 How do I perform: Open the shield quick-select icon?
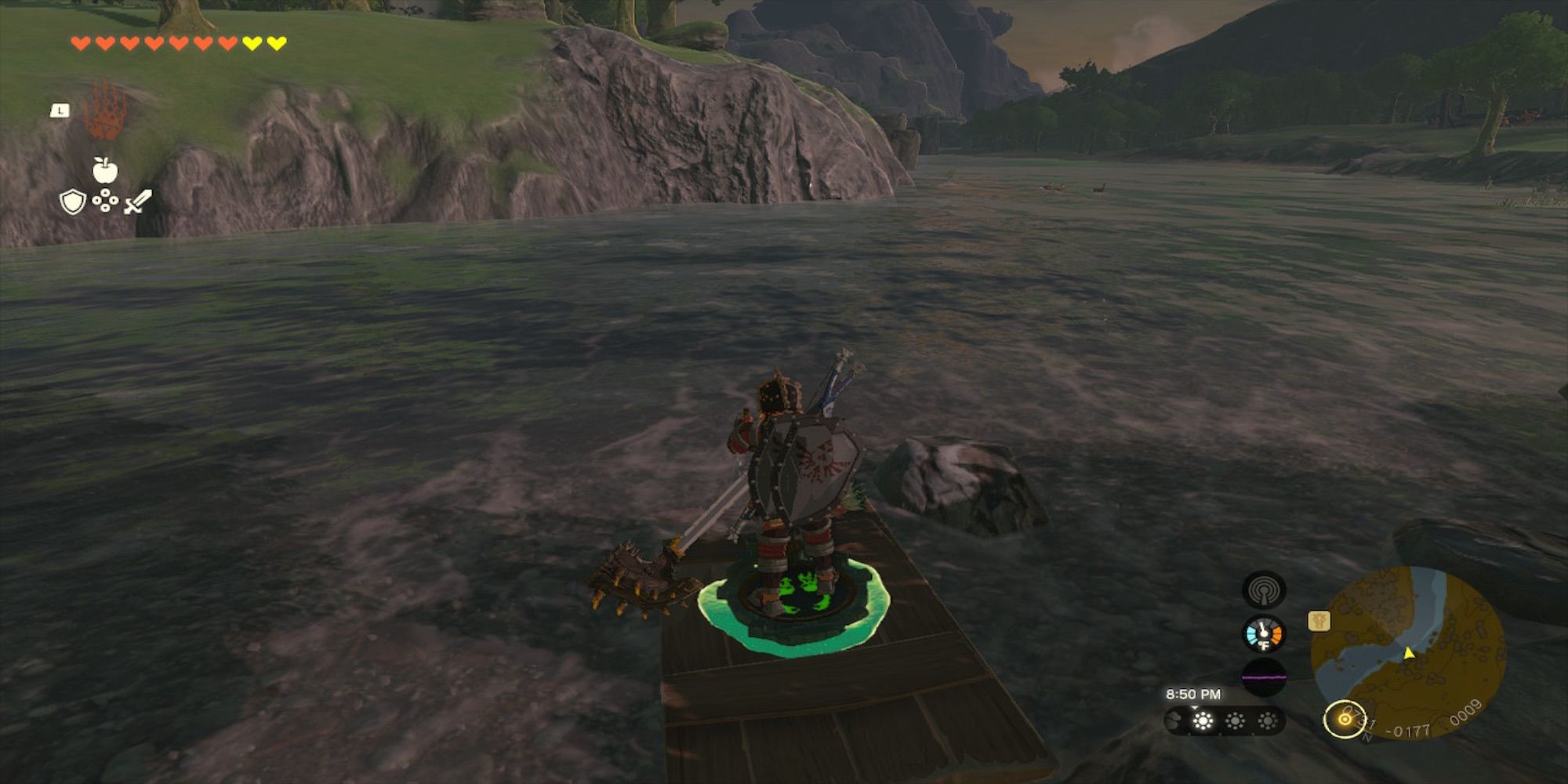72,202
